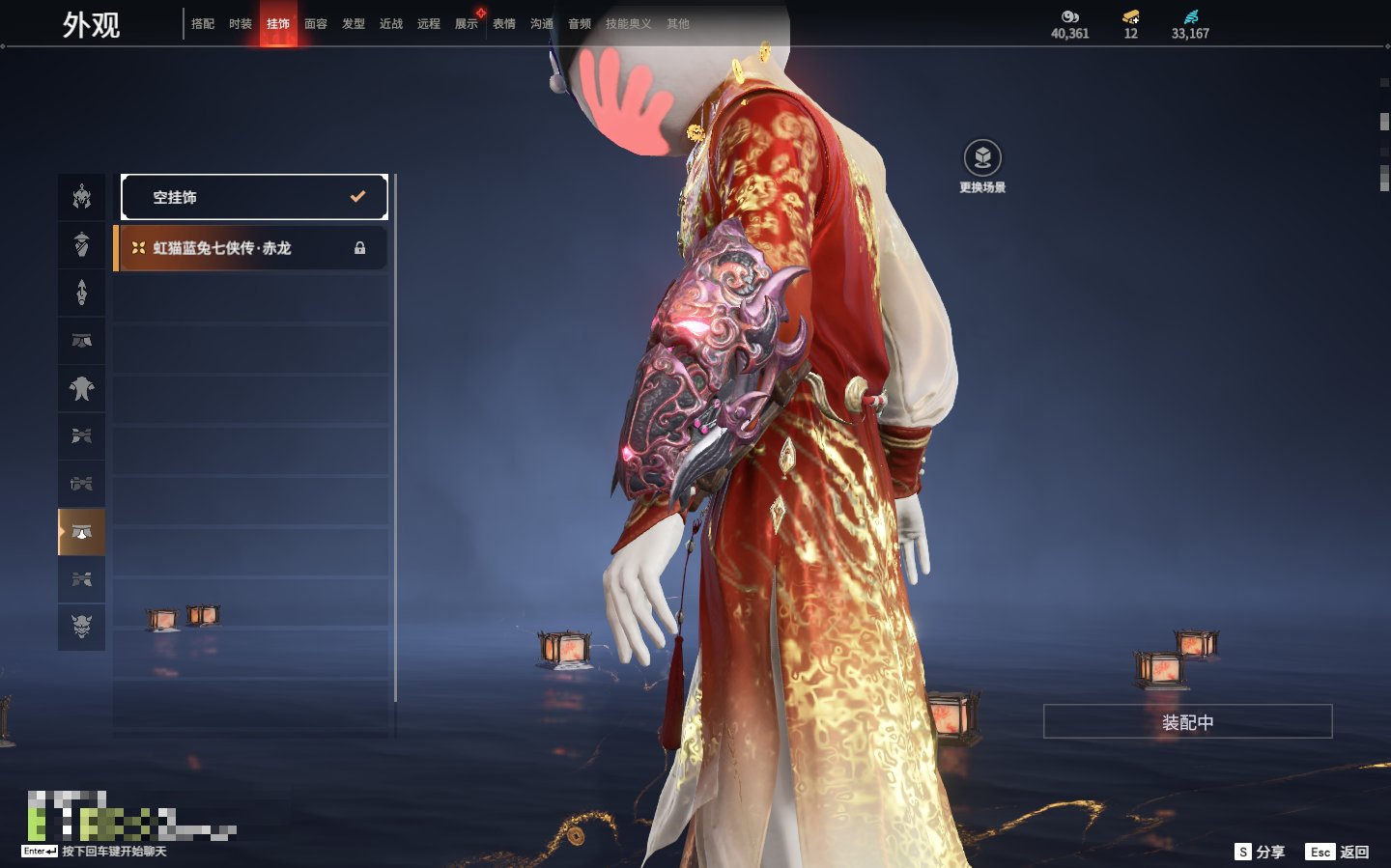Select the locked 虹猫蓝兔七侠传·赤龙 accessory

pos(251,248)
